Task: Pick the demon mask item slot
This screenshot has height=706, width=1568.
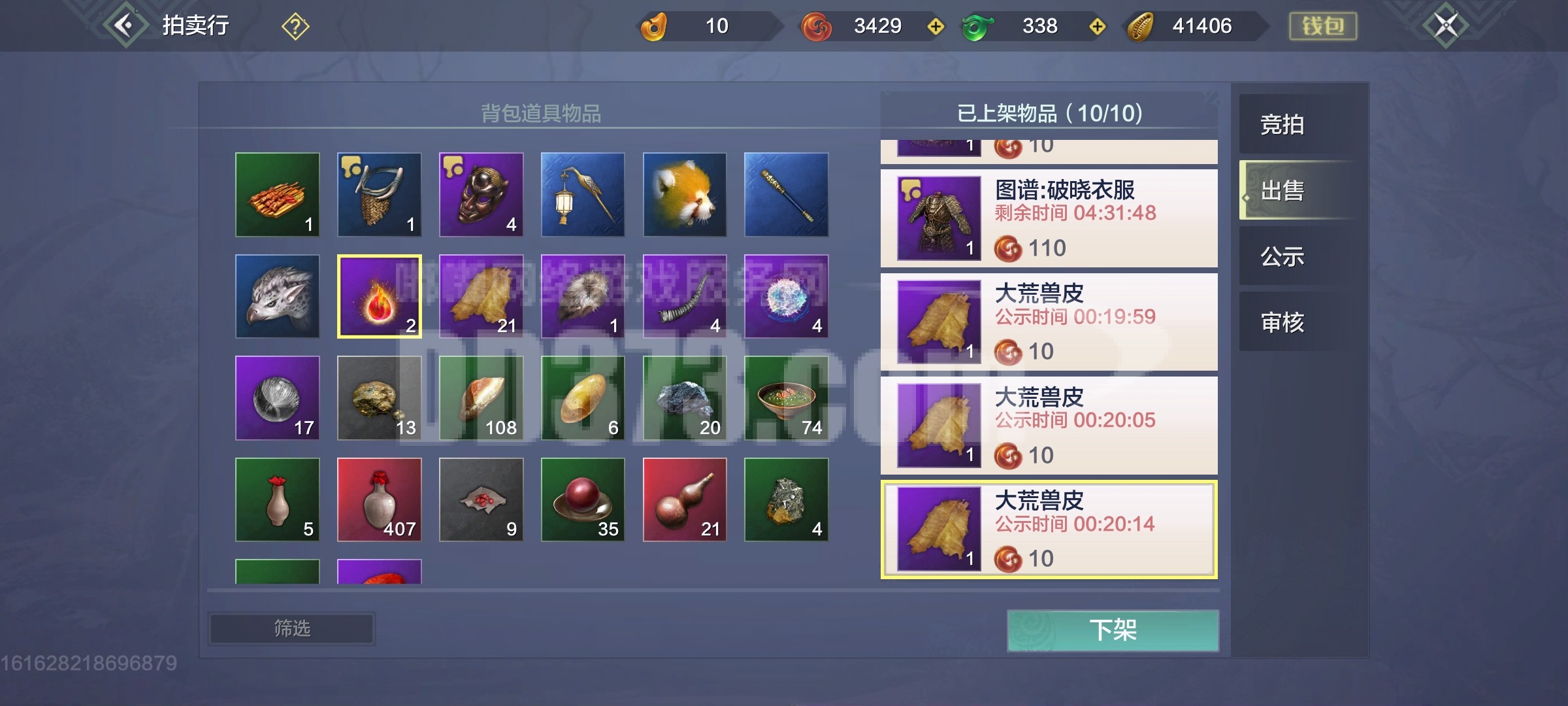Action: [x=482, y=195]
